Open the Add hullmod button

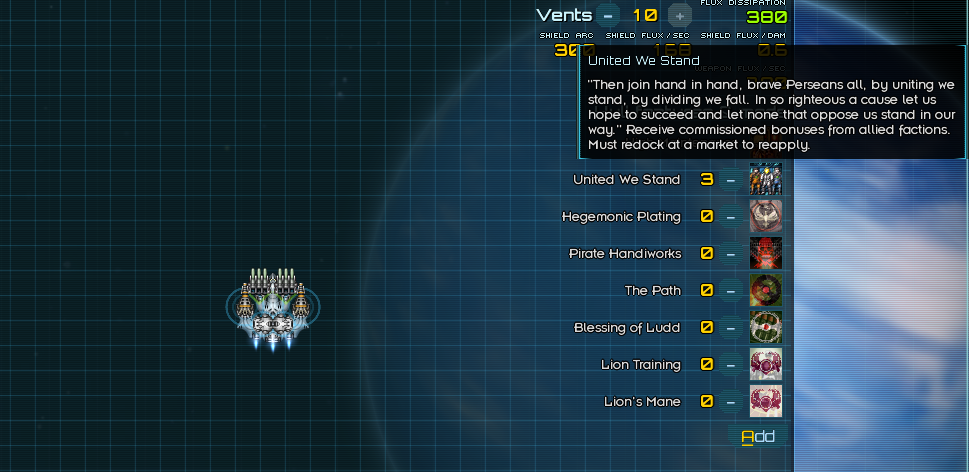(758, 436)
